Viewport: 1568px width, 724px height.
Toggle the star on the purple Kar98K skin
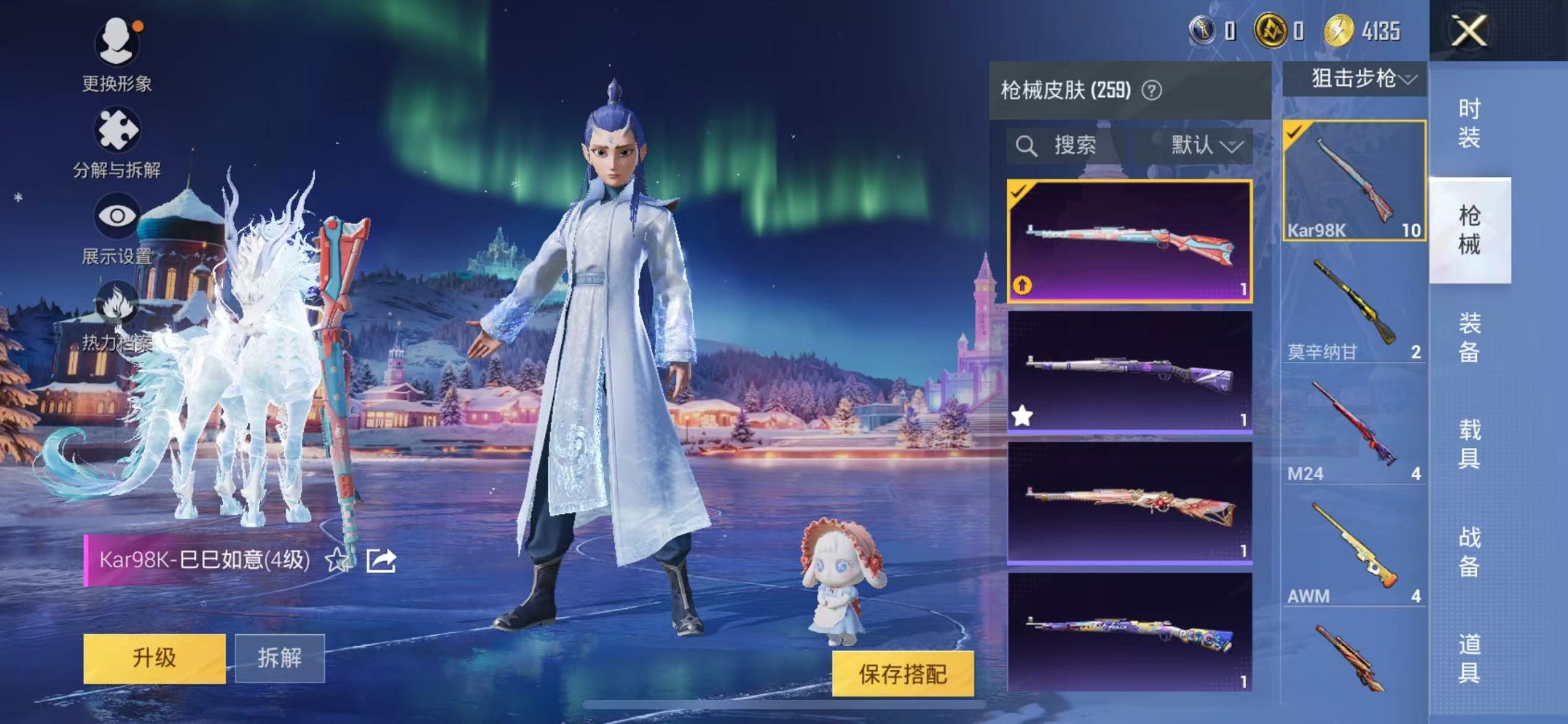1022,414
